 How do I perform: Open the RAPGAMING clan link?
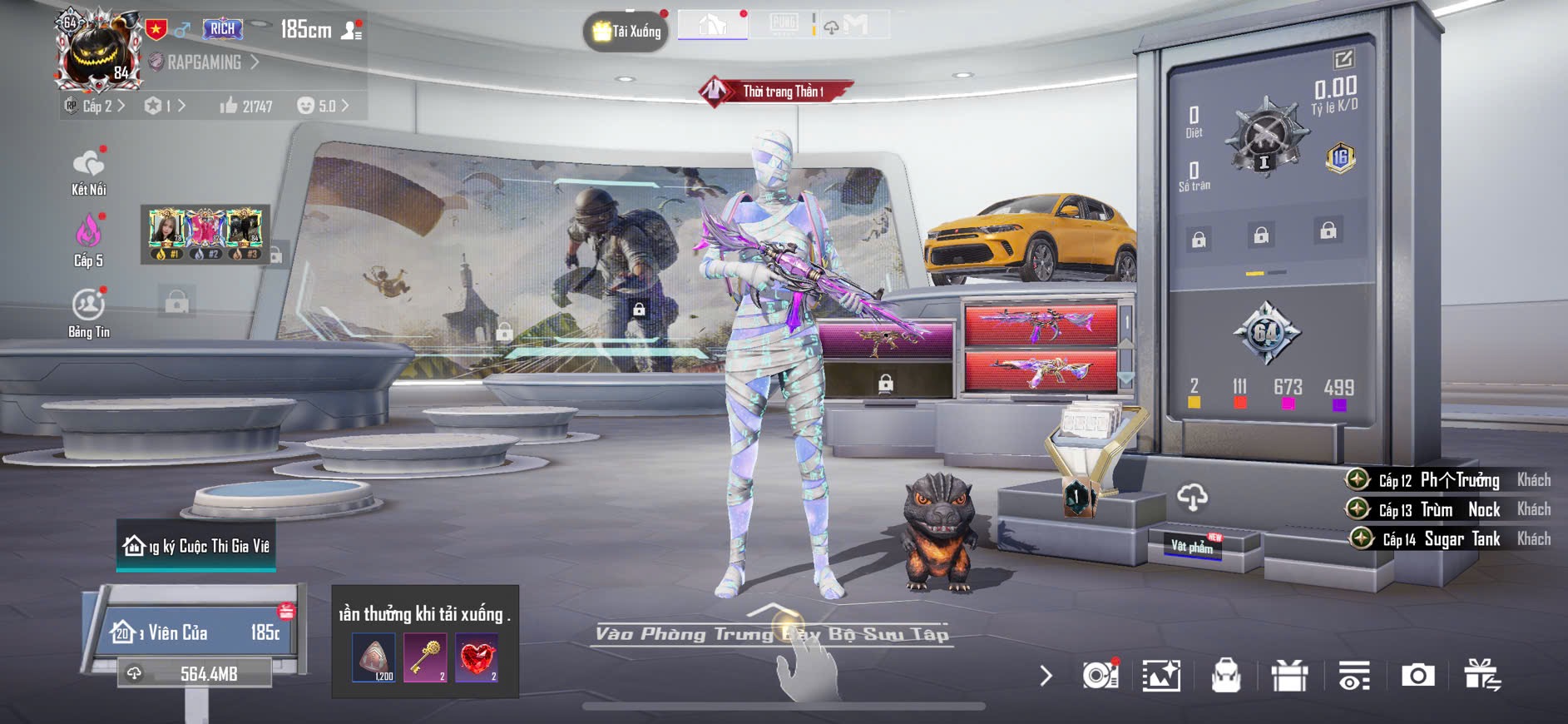[x=204, y=62]
